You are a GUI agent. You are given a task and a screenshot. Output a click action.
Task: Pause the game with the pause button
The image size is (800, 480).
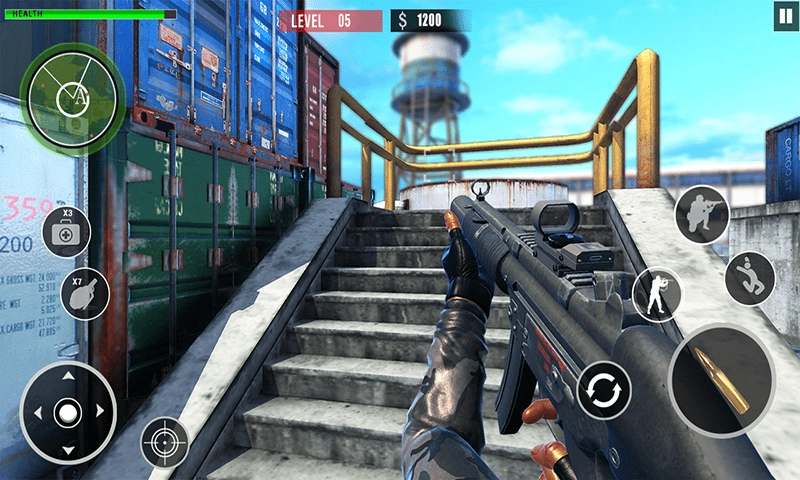coord(781,17)
